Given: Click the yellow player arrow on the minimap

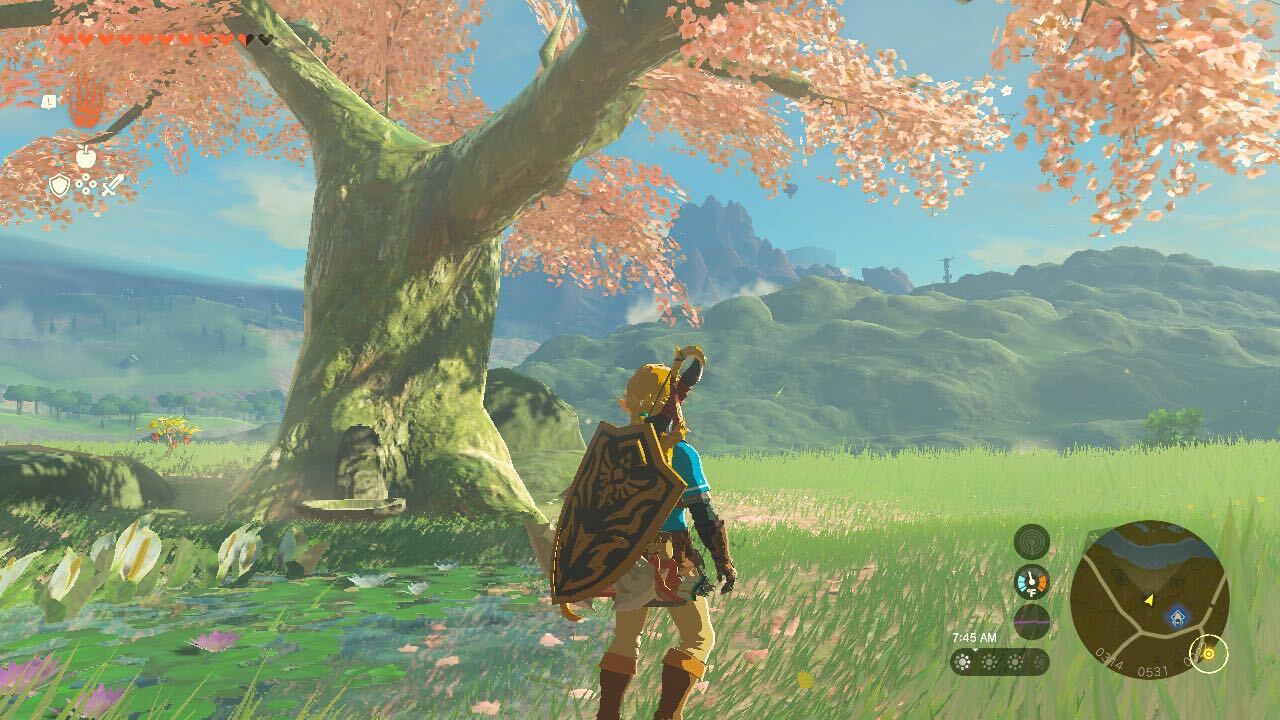Looking at the screenshot, I should point(1149,600).
